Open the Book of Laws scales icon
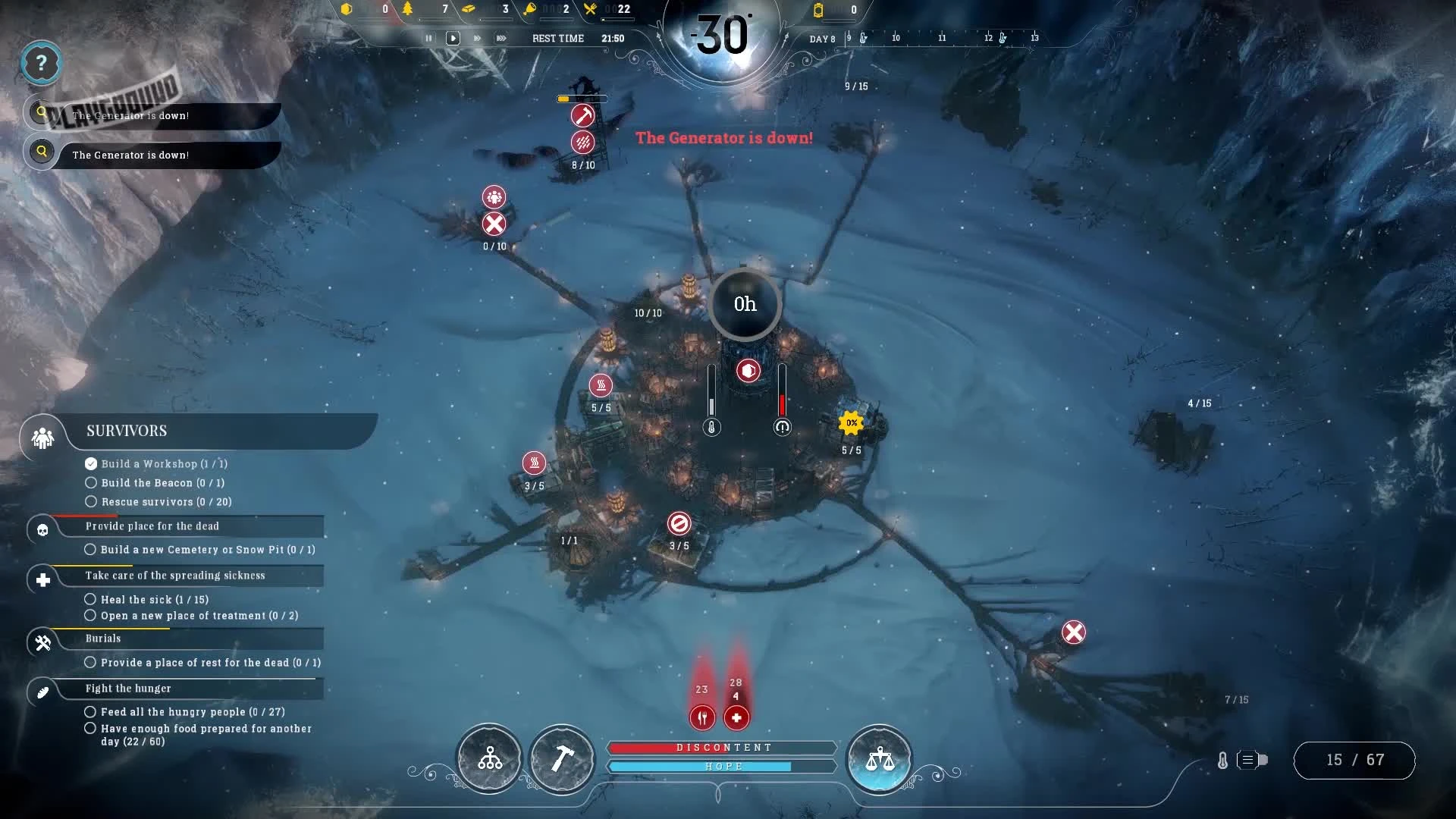The height and width of the screenshot is (819, 1456). 880,760
